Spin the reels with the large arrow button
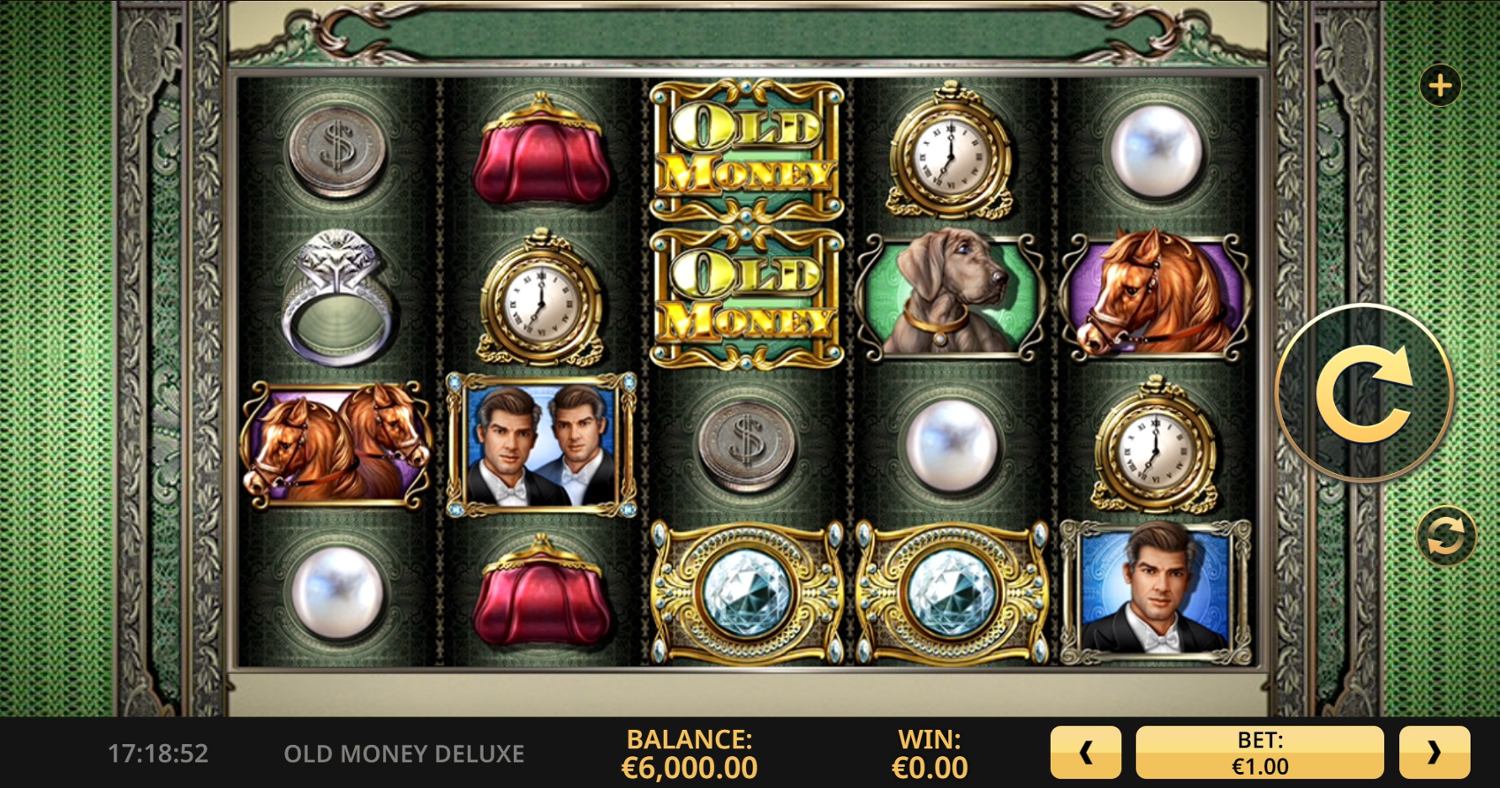 click(x=1364, y=393)
